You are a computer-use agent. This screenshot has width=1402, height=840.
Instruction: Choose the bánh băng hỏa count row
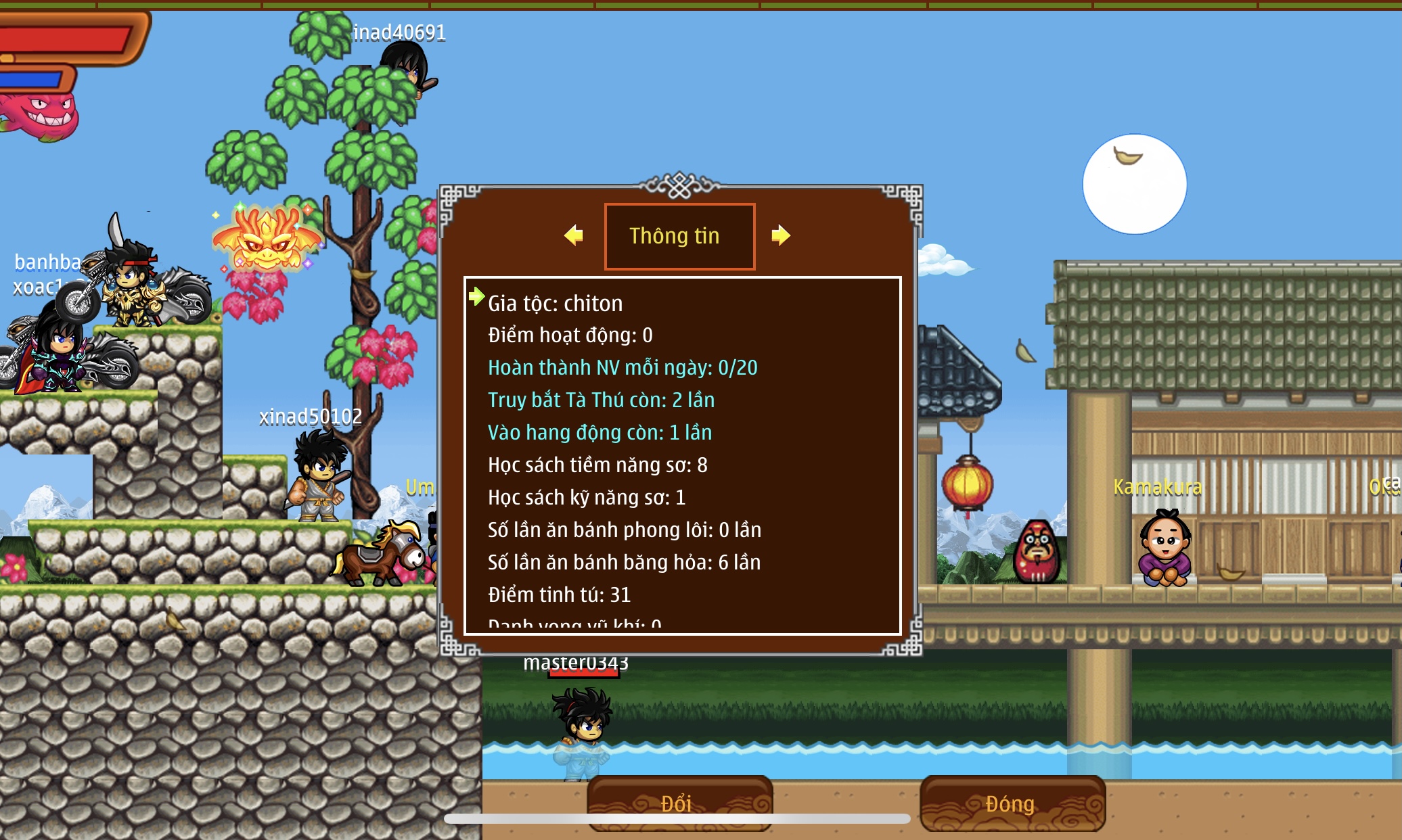tap(624, 563)
